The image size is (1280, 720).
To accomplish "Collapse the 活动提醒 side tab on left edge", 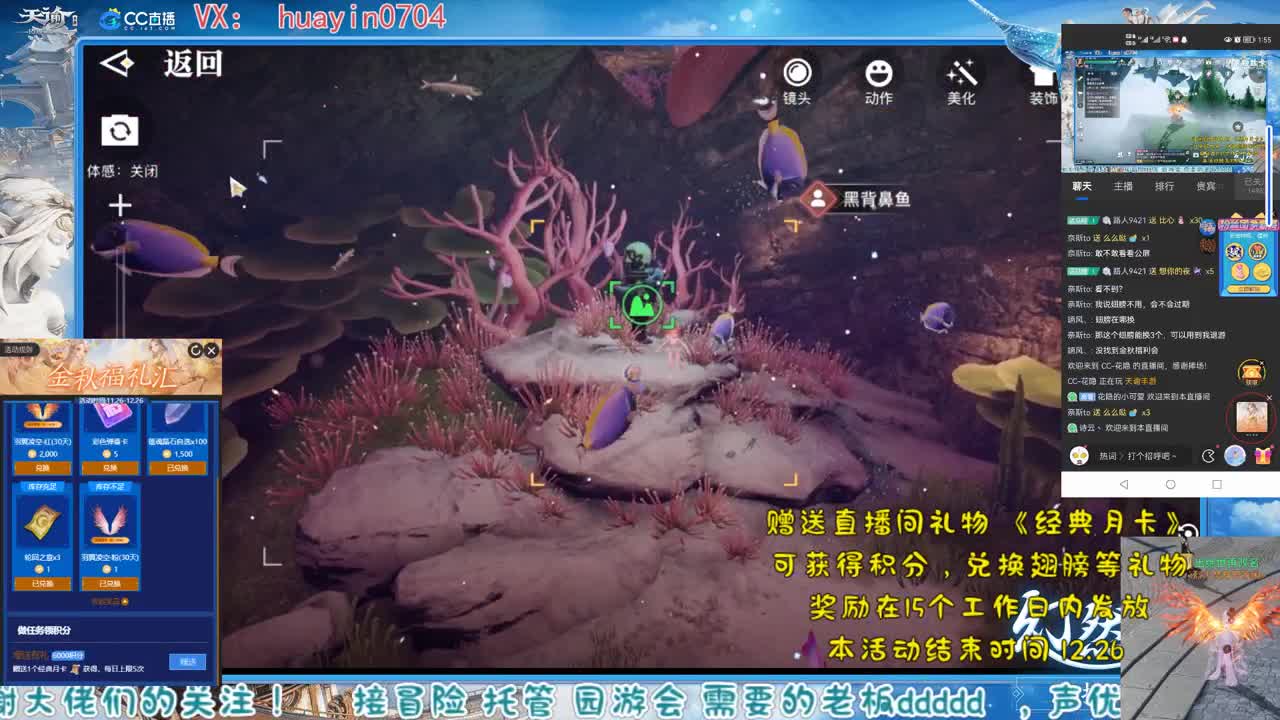I will click(x=18, y=349).
